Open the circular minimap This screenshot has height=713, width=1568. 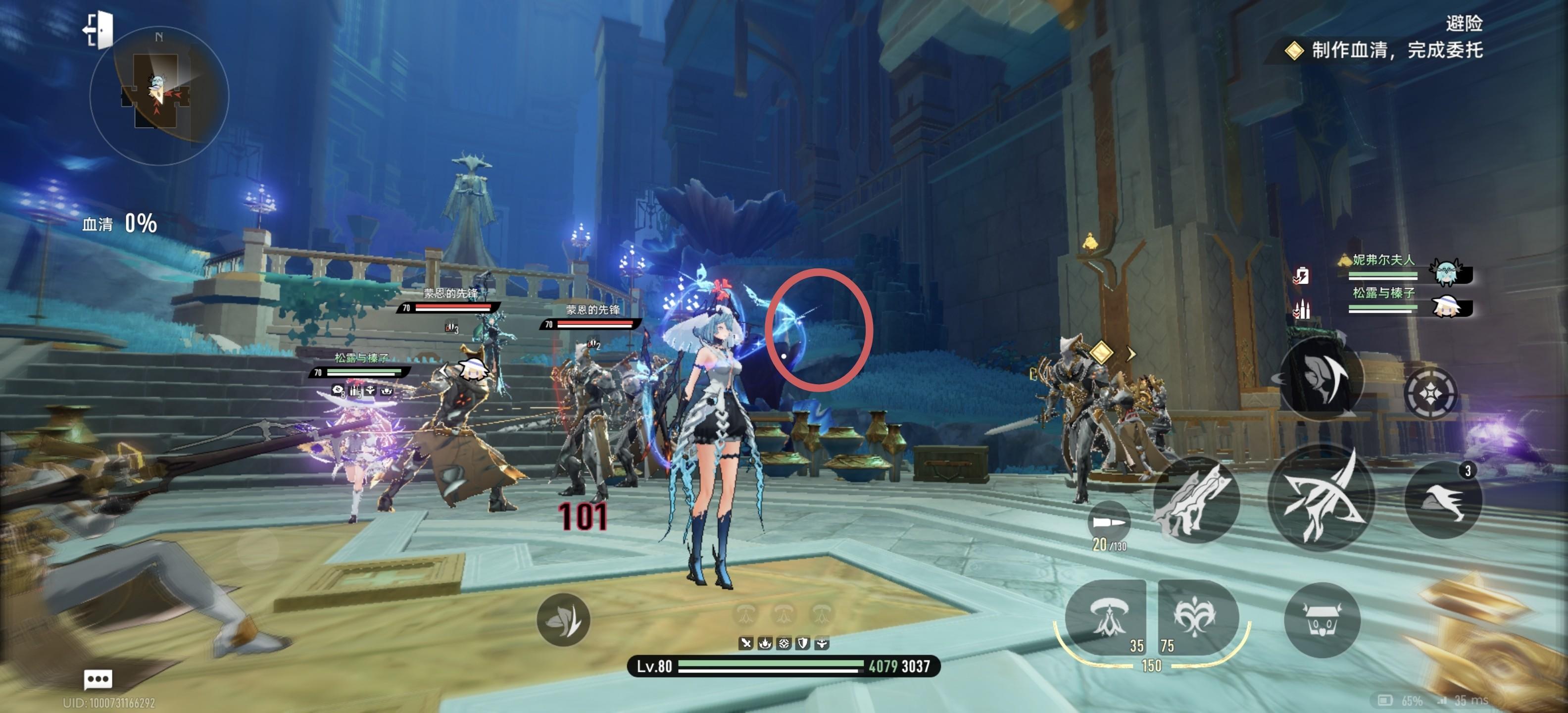pyautogui.click(x=159, y=96)
